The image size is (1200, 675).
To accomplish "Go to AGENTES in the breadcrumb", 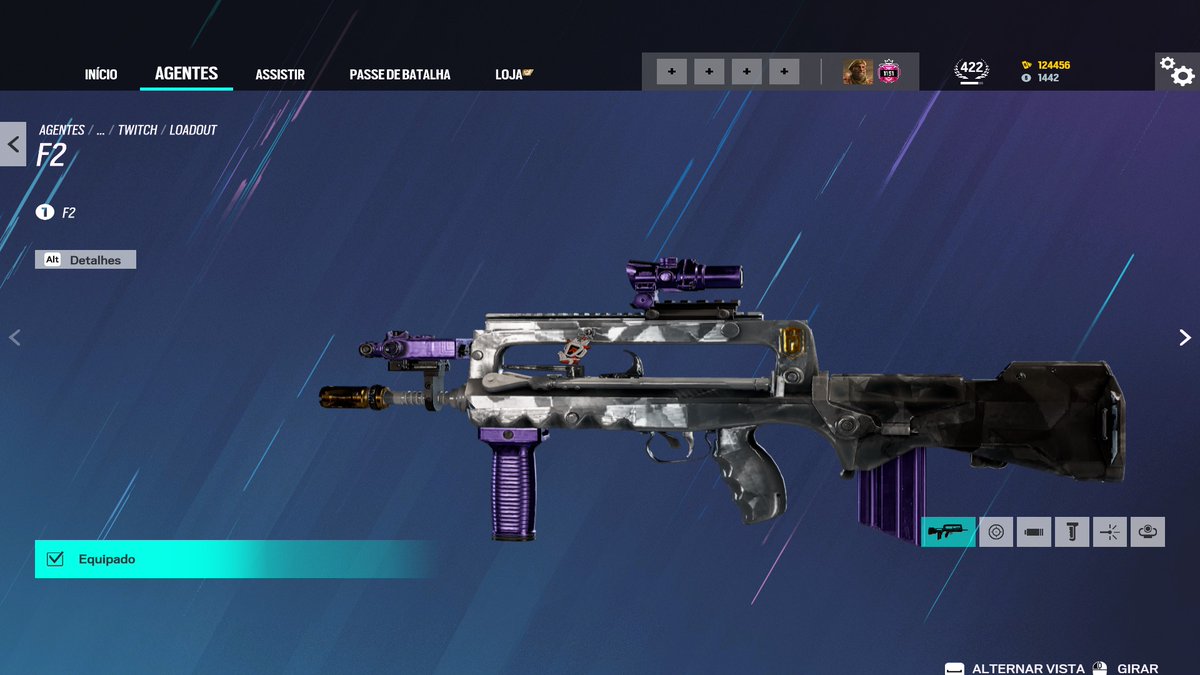I will [x=62, y=130].
